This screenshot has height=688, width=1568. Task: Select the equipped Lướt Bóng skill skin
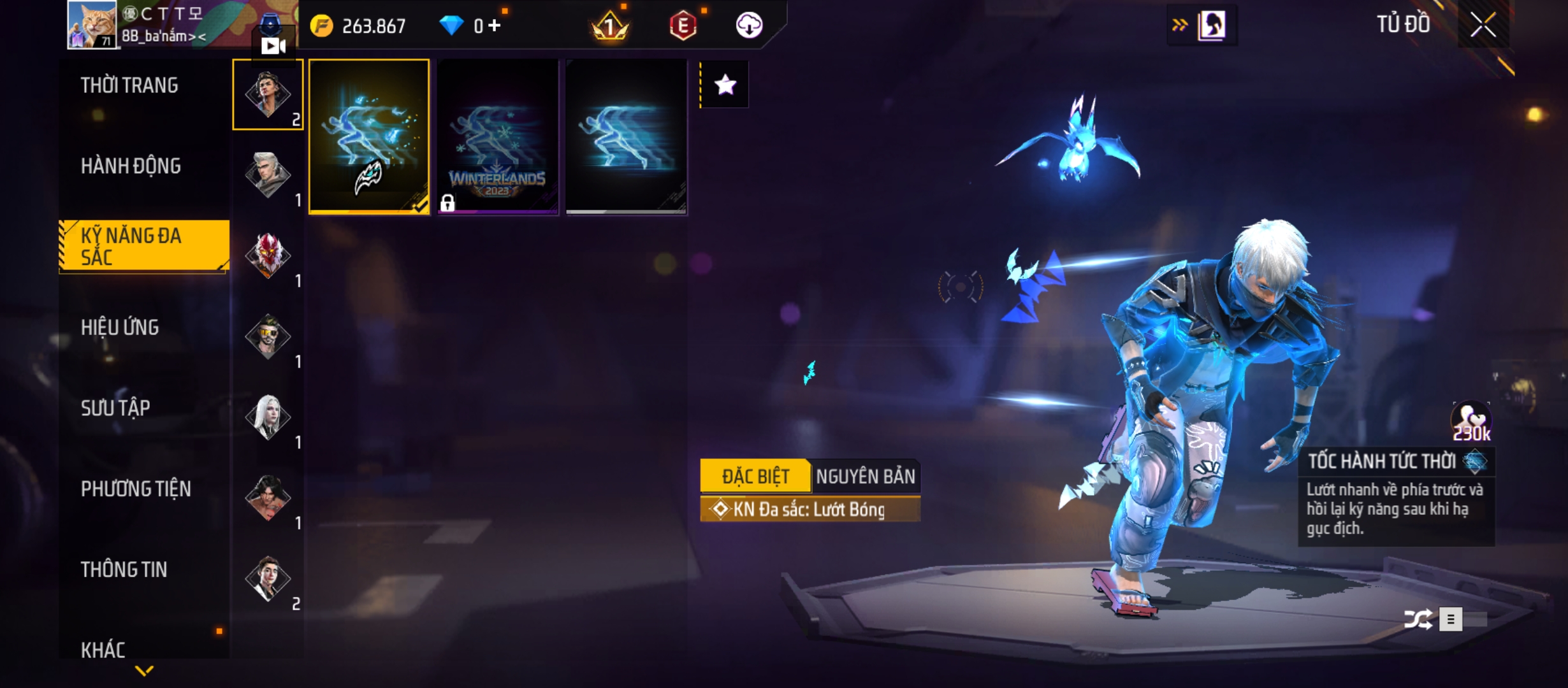[x=369, y=137]
